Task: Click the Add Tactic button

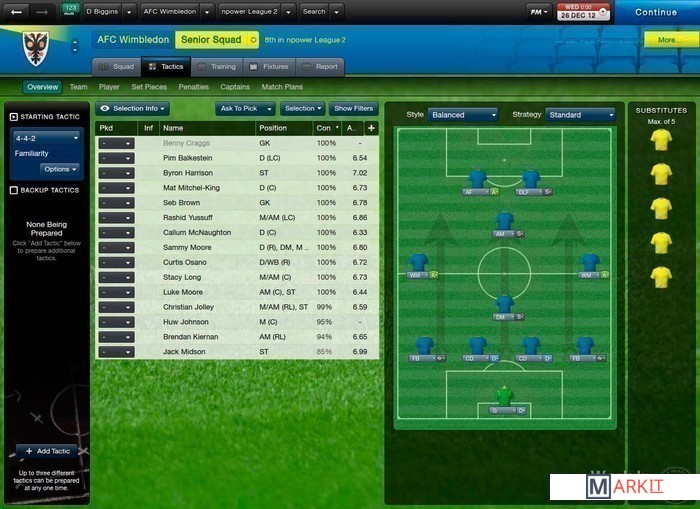Action: coord(47,452)
